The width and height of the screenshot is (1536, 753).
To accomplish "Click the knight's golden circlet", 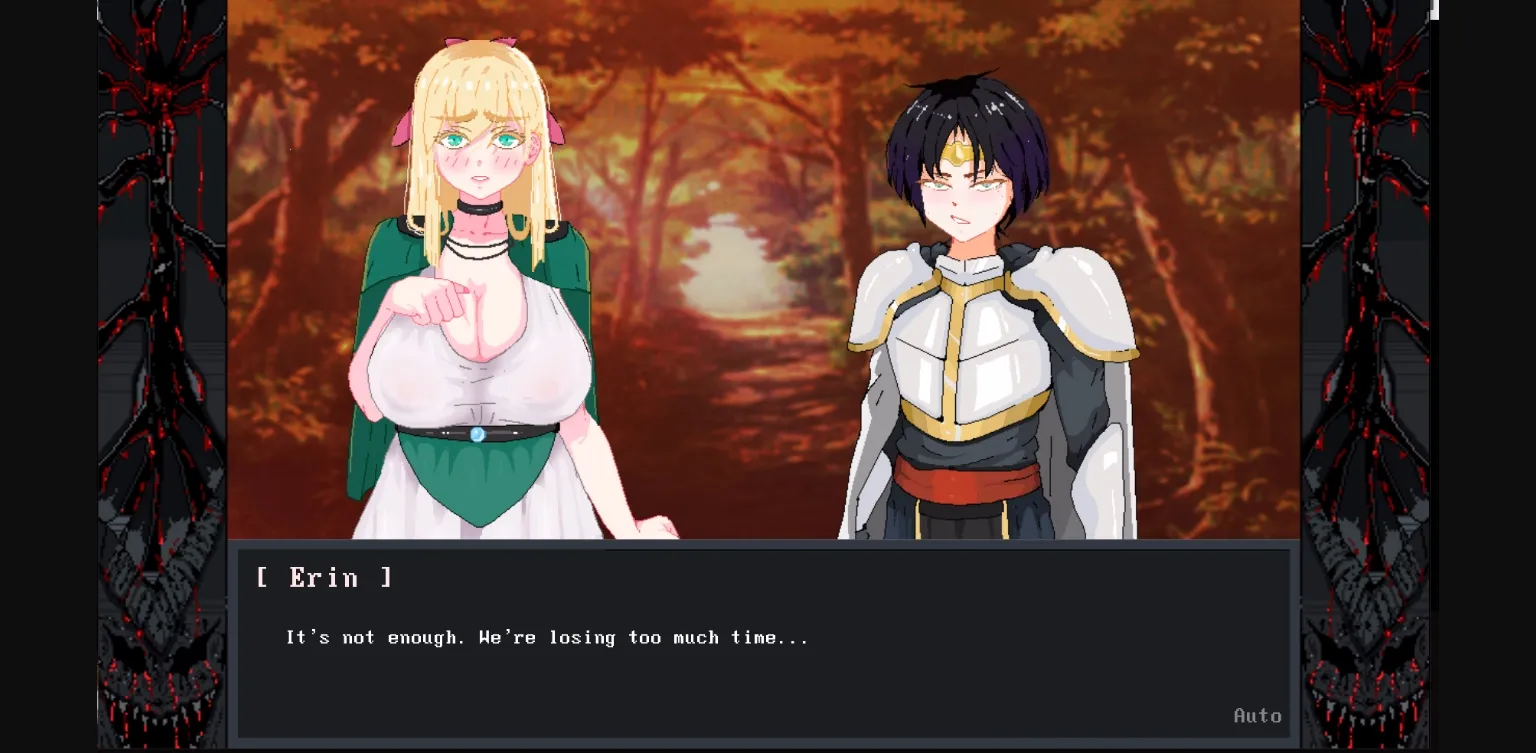I will click(960, 152).
